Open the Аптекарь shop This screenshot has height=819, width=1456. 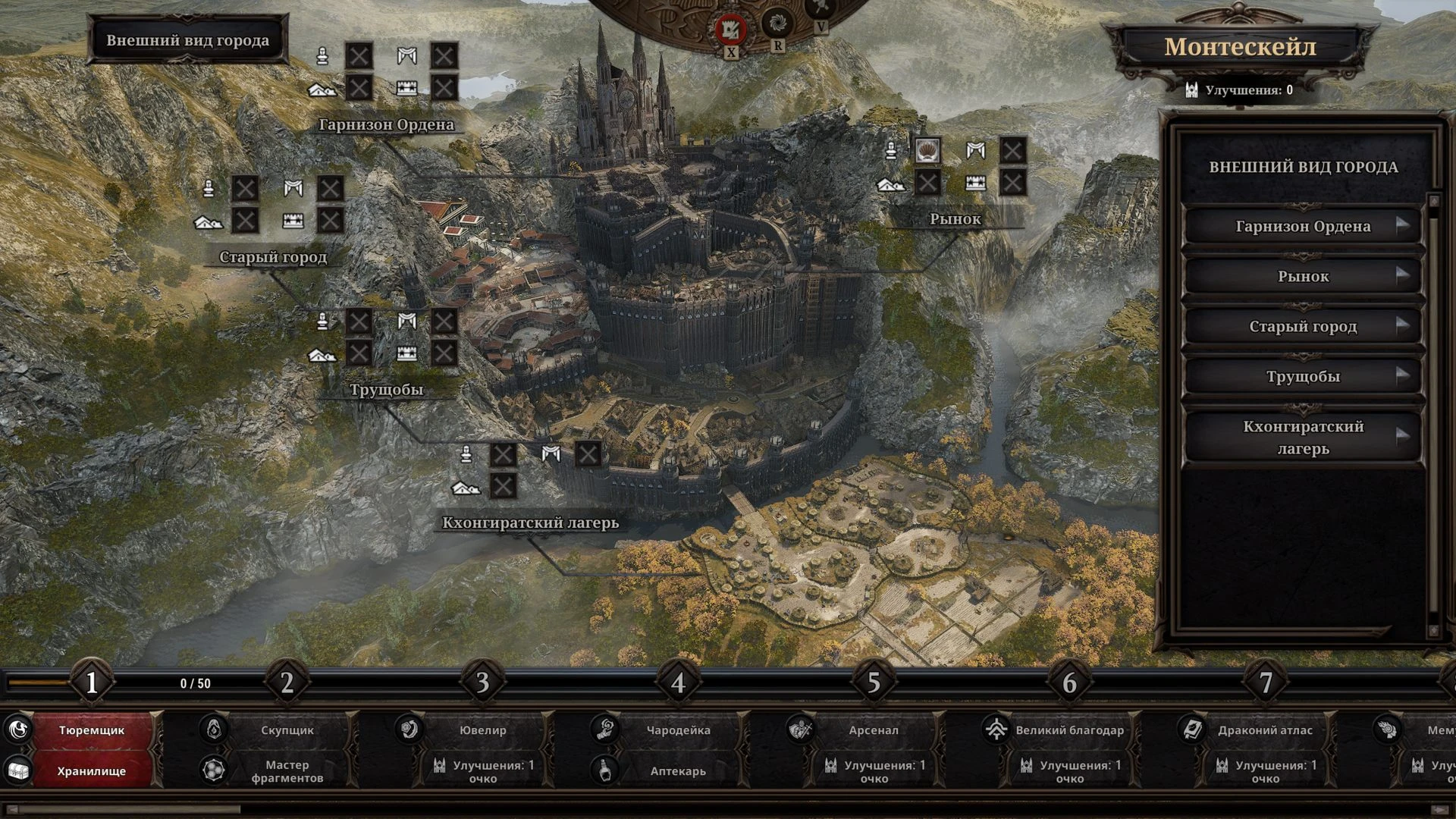(678, 771)
